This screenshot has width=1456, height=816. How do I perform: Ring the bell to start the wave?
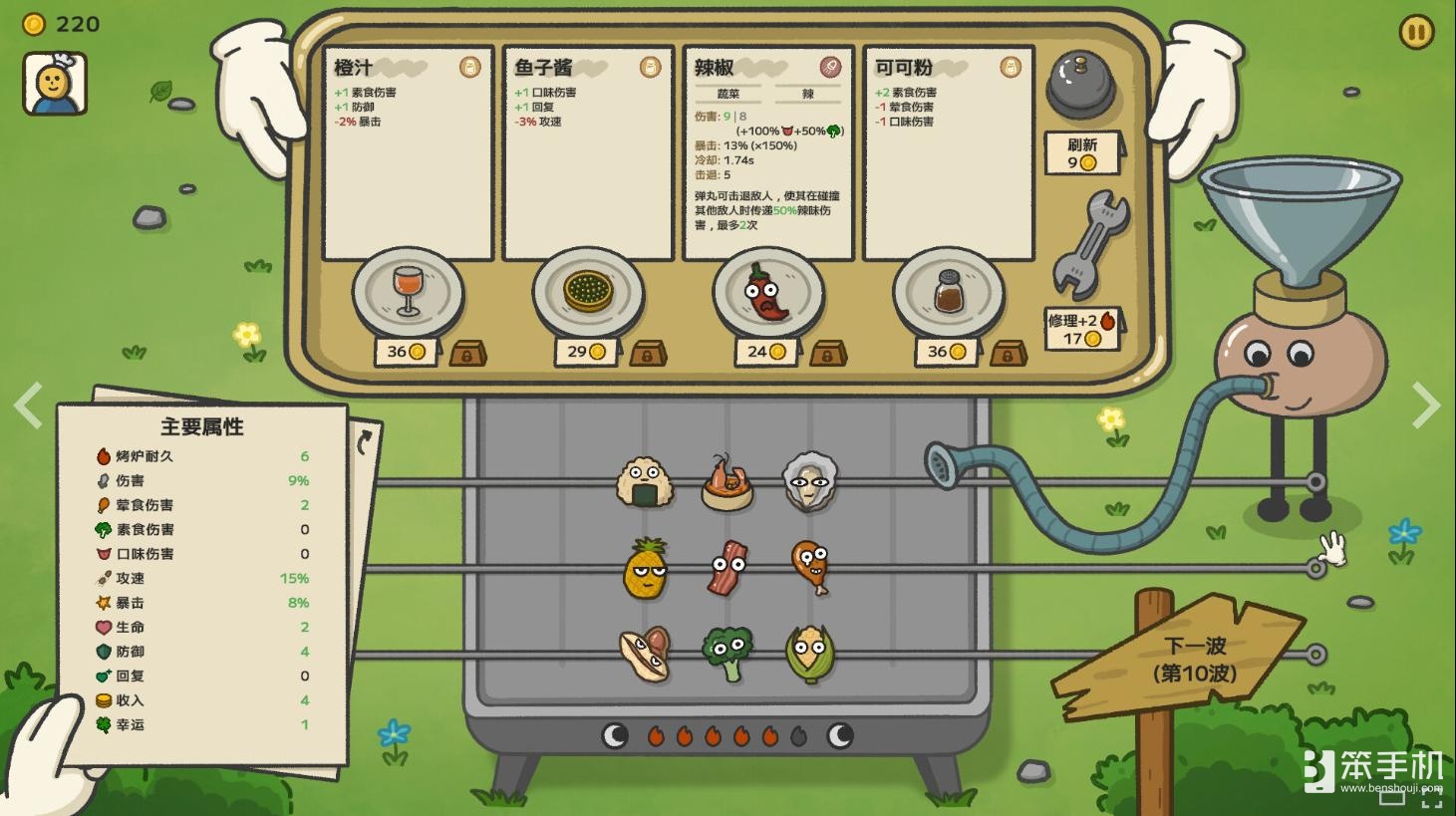click(1079, 85)
